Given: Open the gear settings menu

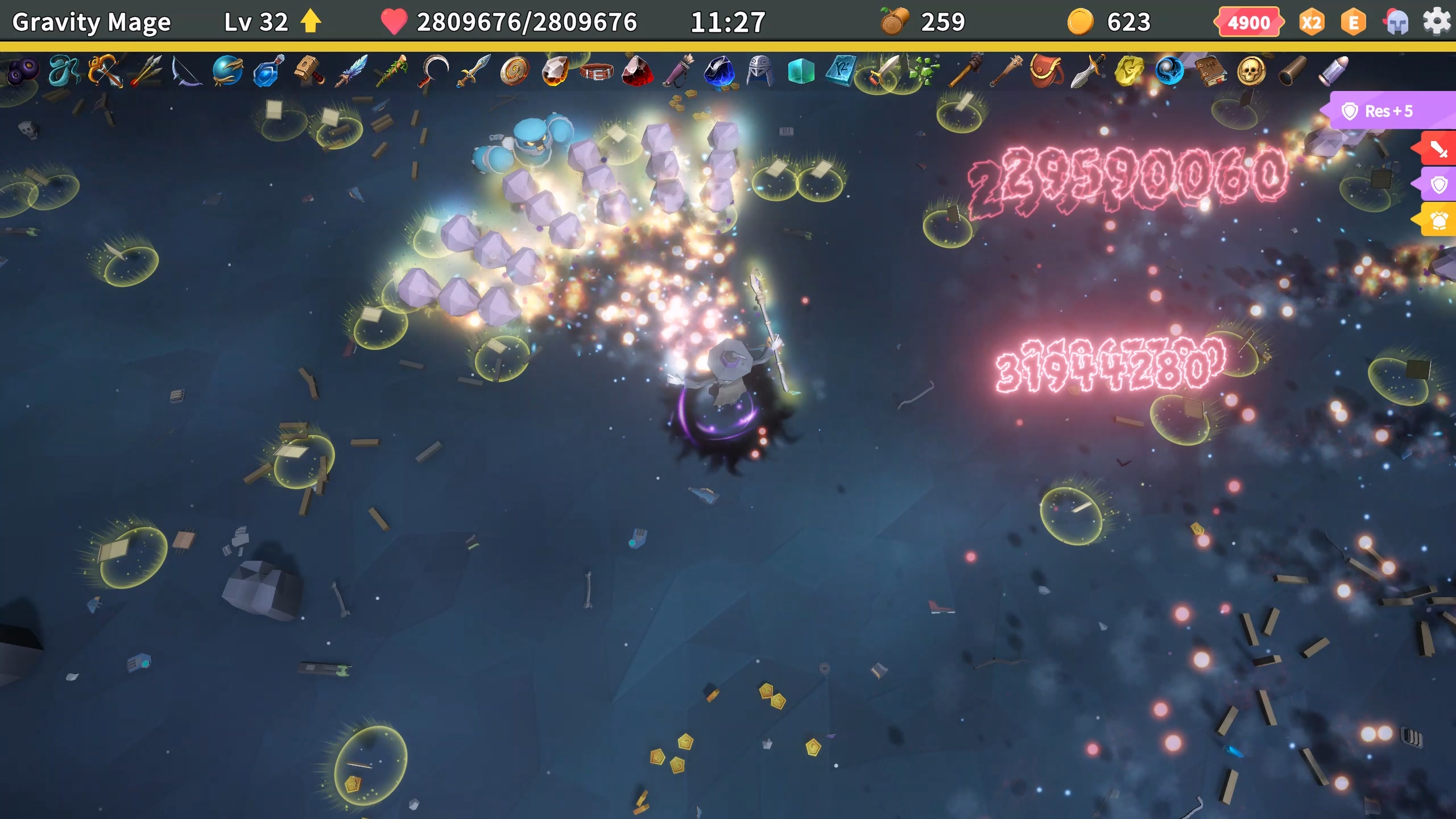Looking at the screenshot, I should (1436, 22).
